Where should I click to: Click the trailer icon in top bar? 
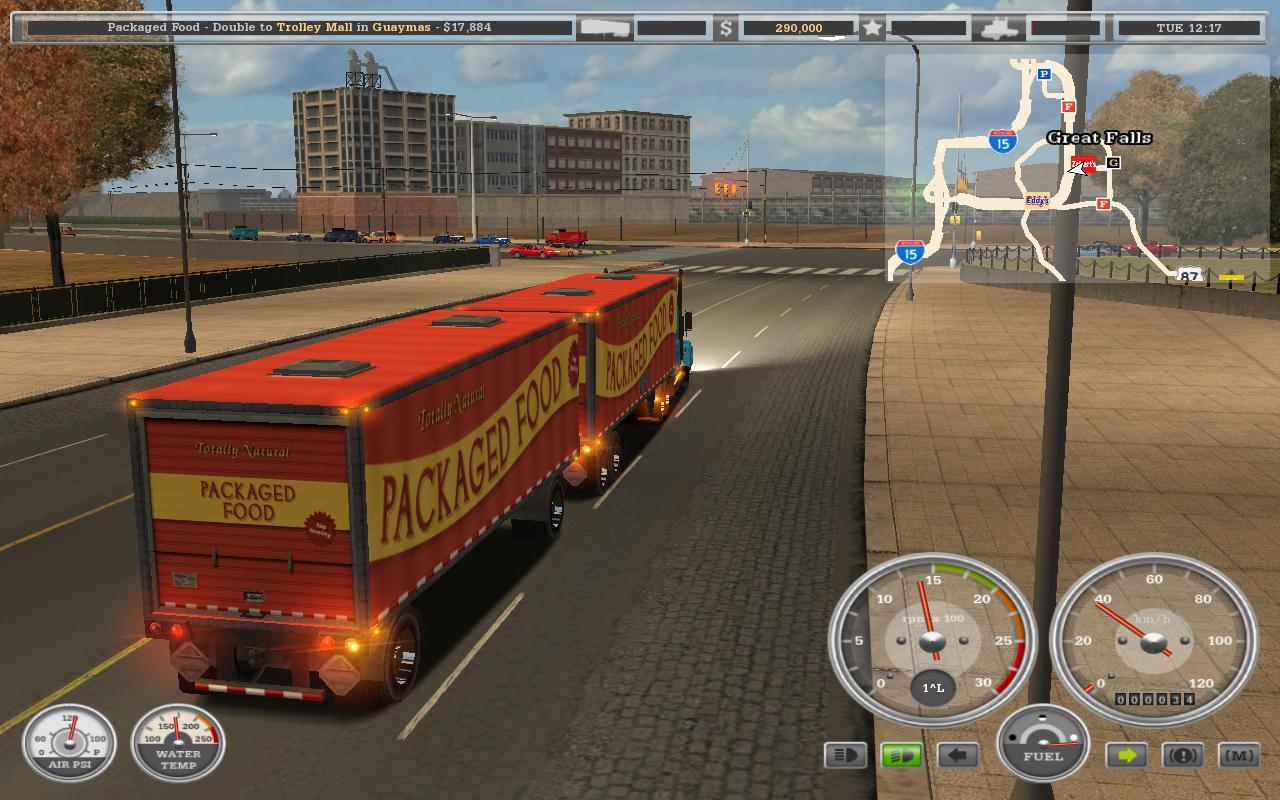click(x=604, y=28)
